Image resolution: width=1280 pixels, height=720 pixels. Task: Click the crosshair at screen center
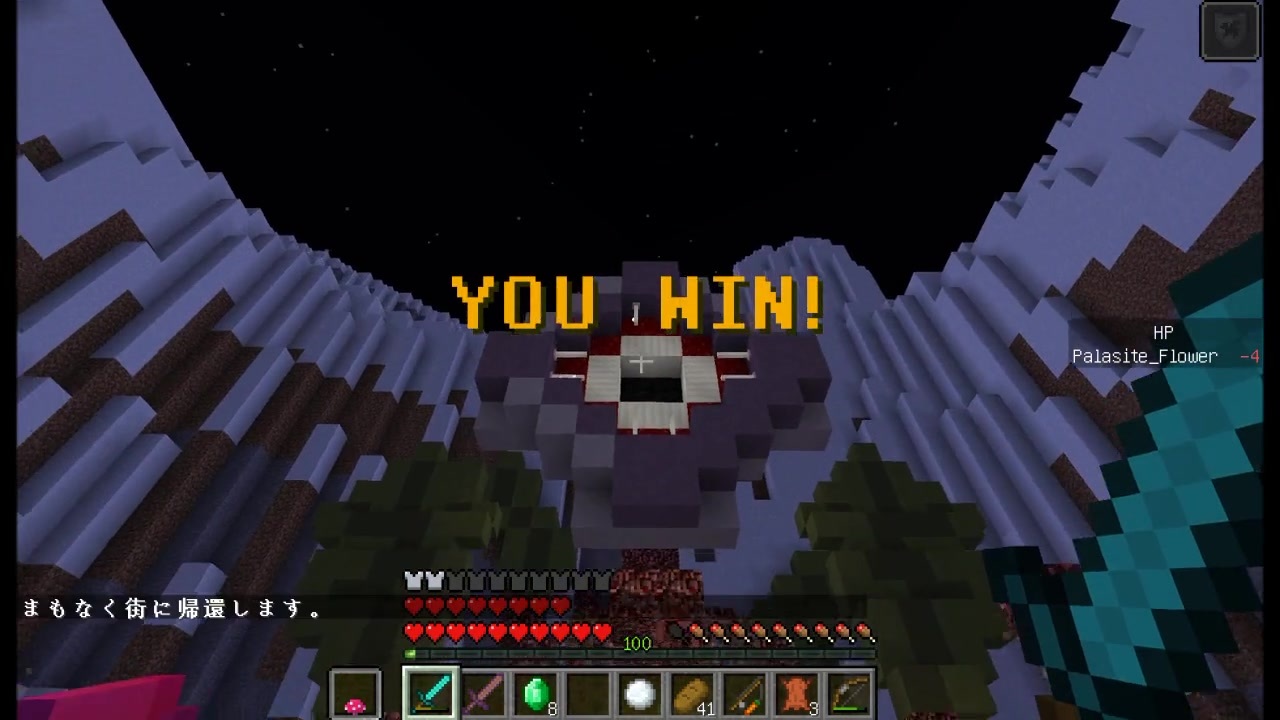coord(640,362)
